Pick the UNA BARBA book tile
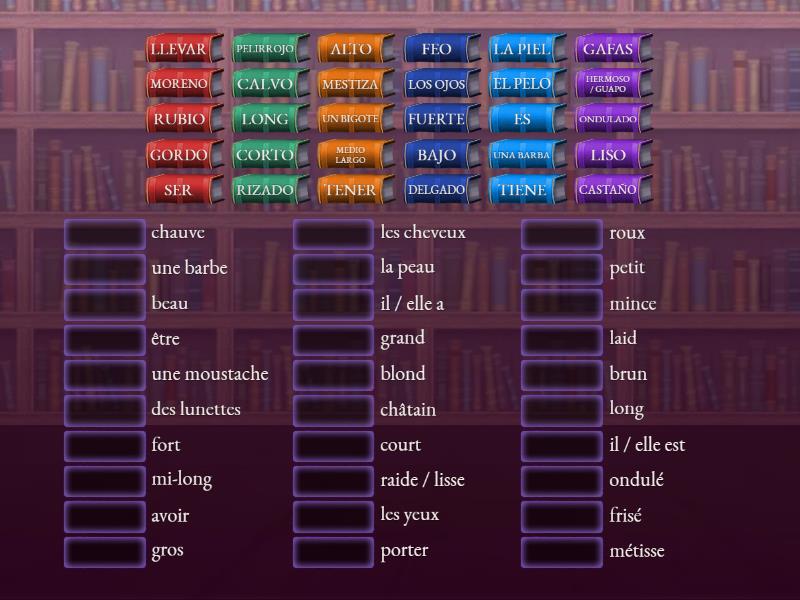This screenshot has width=800, height=600. [522, 154]
